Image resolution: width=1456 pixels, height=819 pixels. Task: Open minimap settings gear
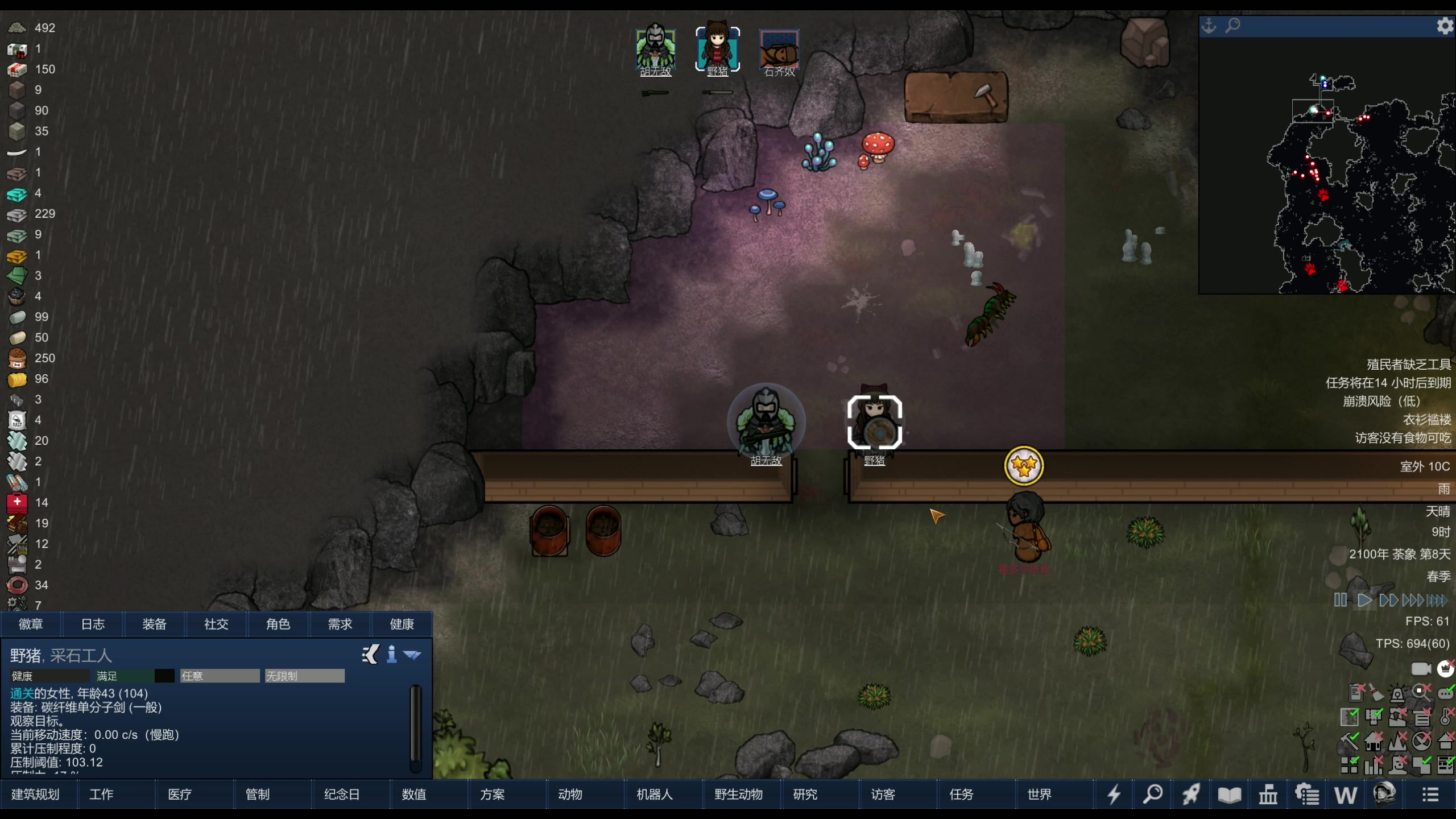(x=1445, y=26)
